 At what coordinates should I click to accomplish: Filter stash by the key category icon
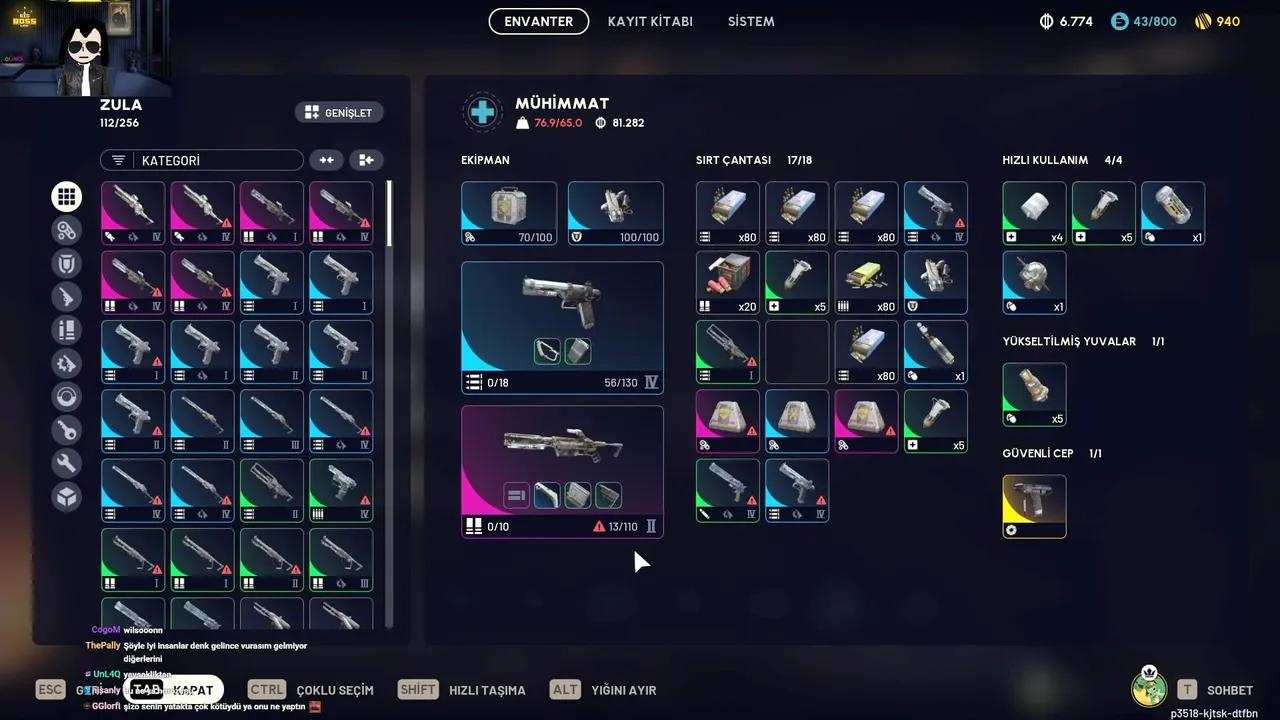(x=67, y=430)
